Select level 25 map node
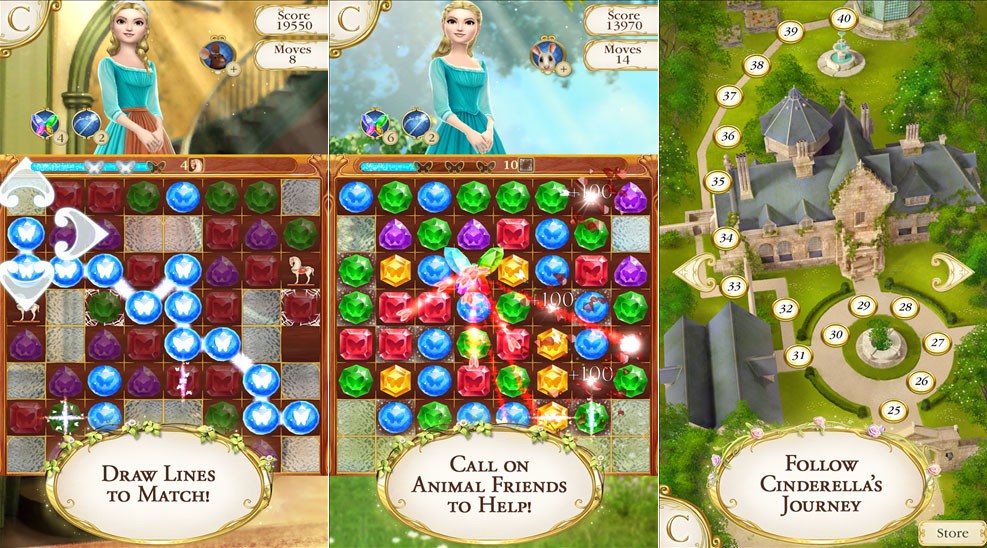 [x=894, y=409]
